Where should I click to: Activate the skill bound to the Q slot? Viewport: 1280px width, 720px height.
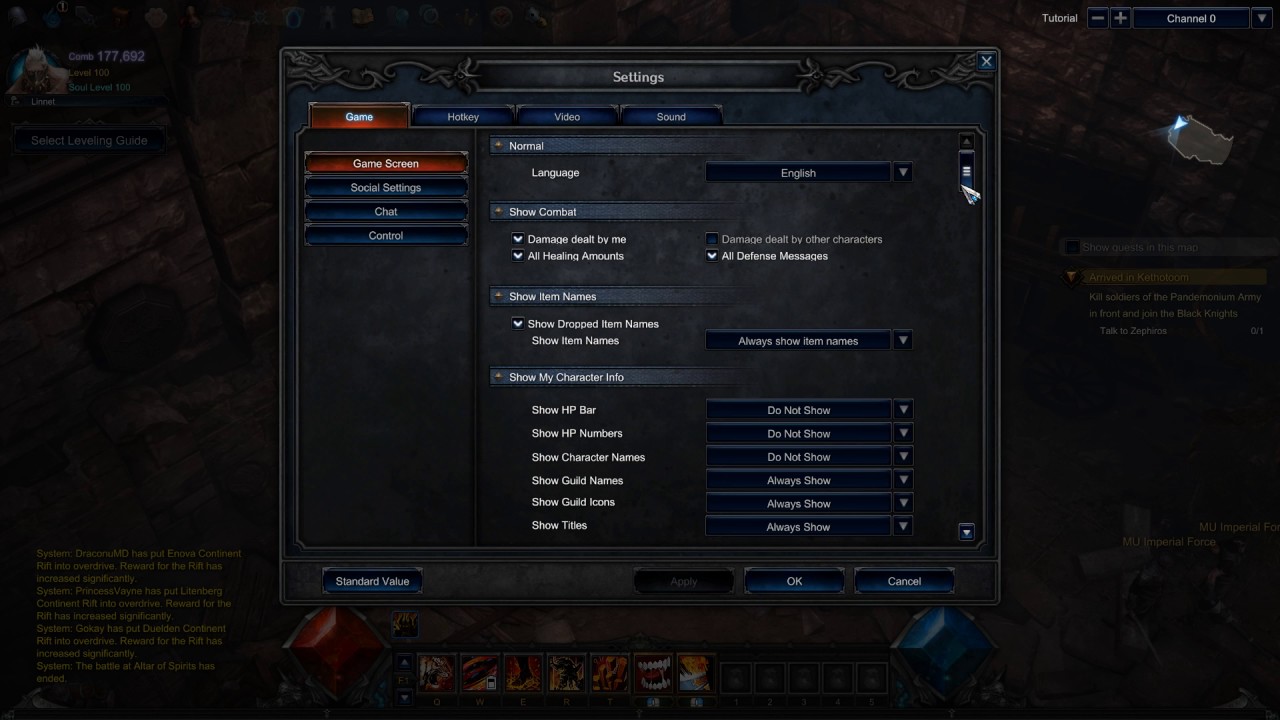[x=436, y=673]
